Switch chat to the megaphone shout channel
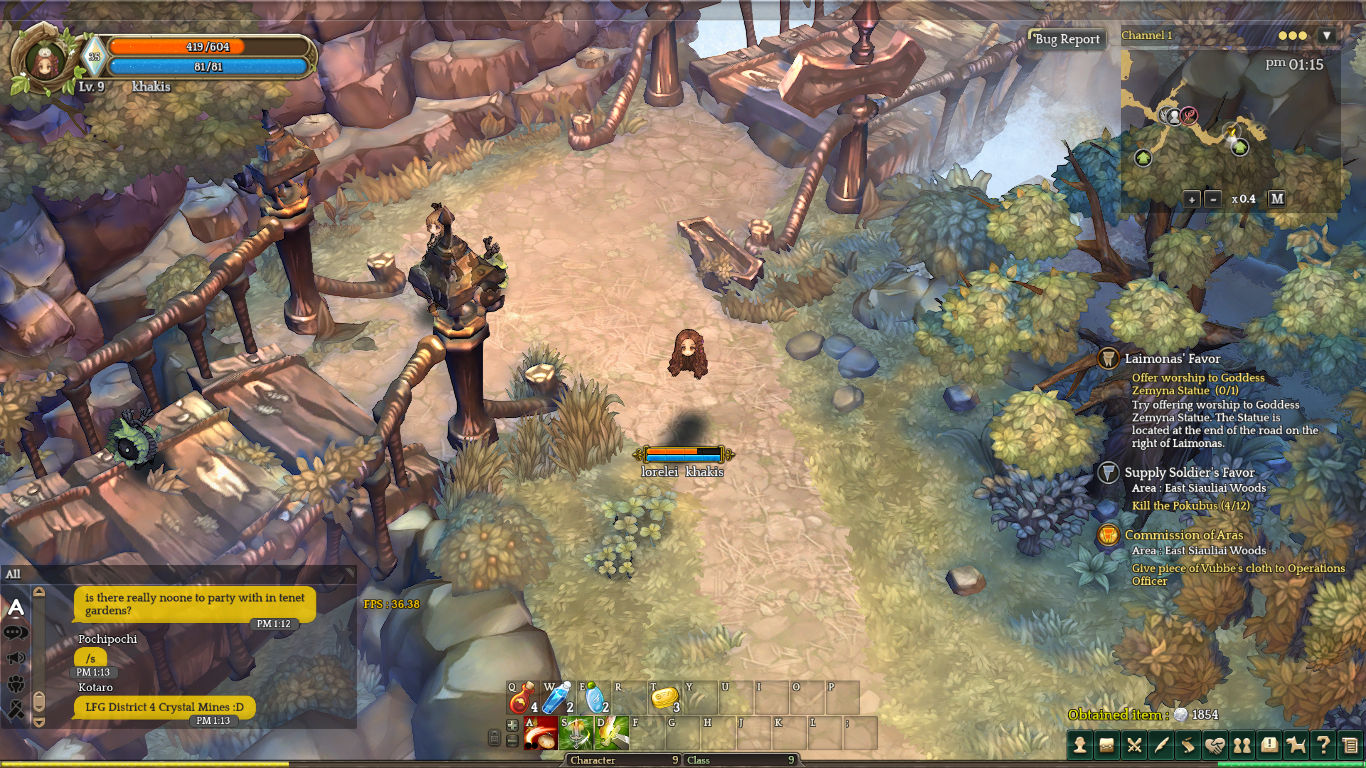1366x768 pixels. [x=16, y=658]
